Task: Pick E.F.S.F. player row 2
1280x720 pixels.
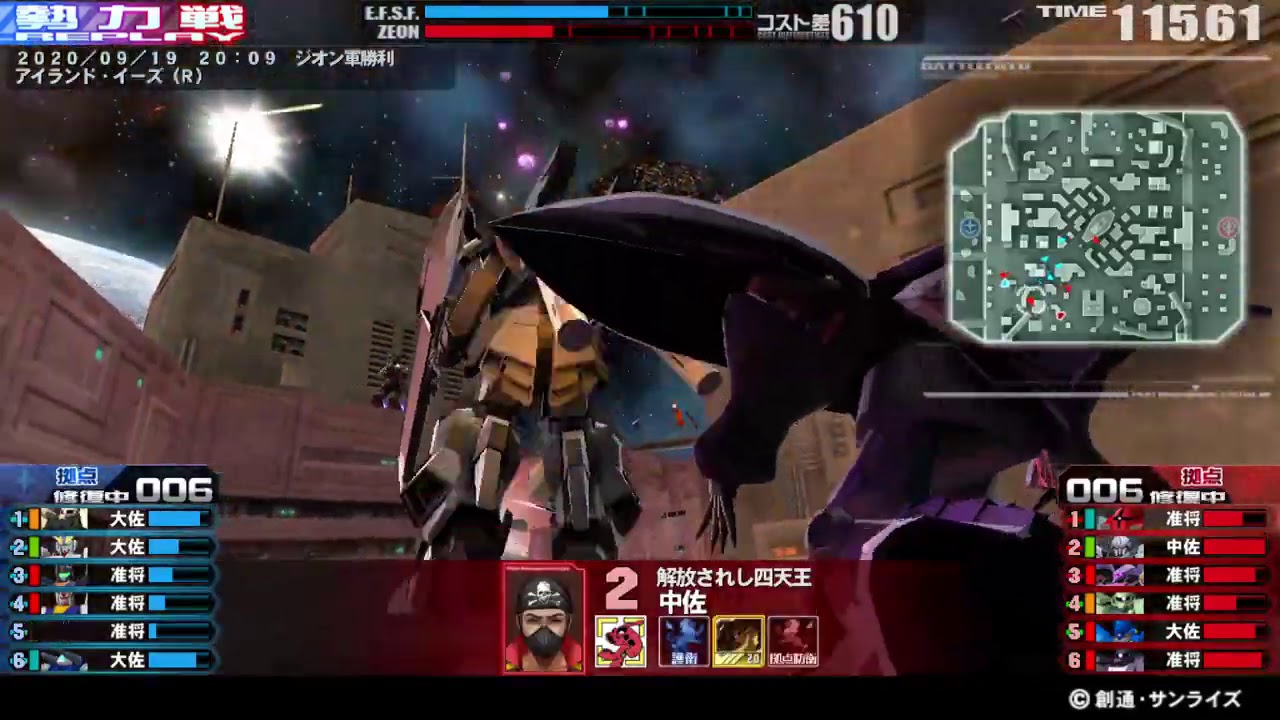Action: (110, 547)
